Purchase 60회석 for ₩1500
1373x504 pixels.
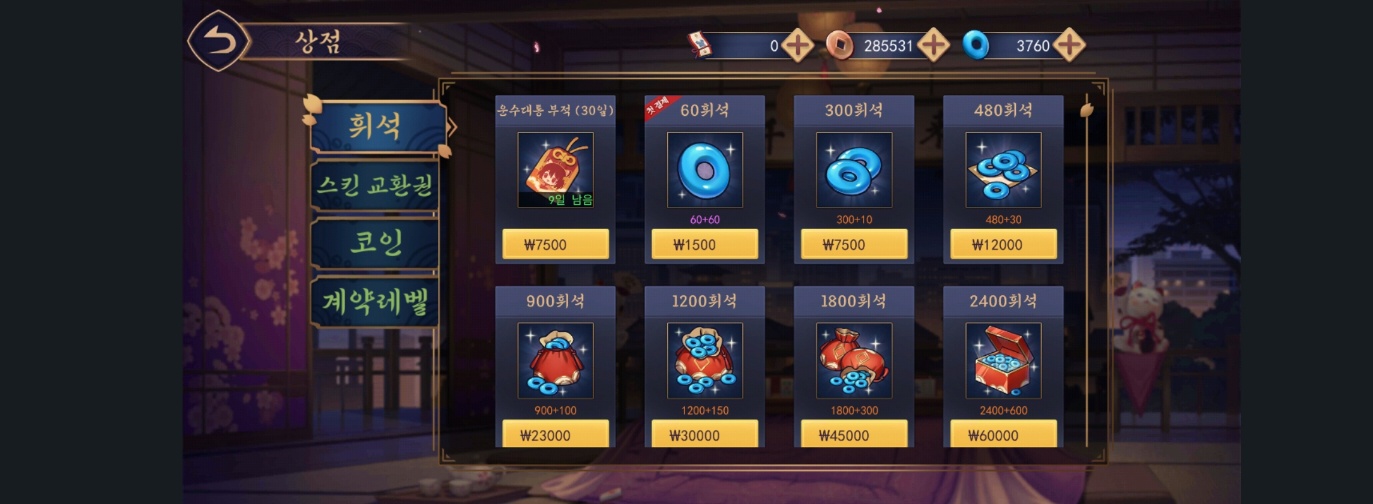pos(705,244)
